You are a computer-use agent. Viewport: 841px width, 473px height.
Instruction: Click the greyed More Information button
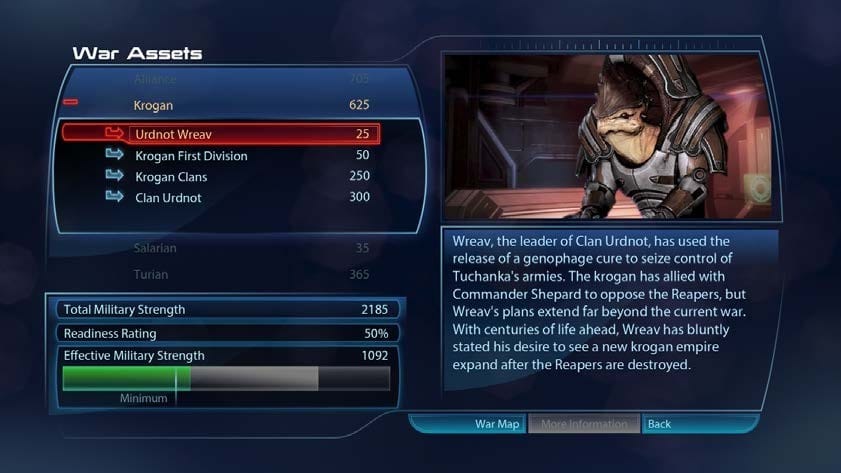point(584,424)
